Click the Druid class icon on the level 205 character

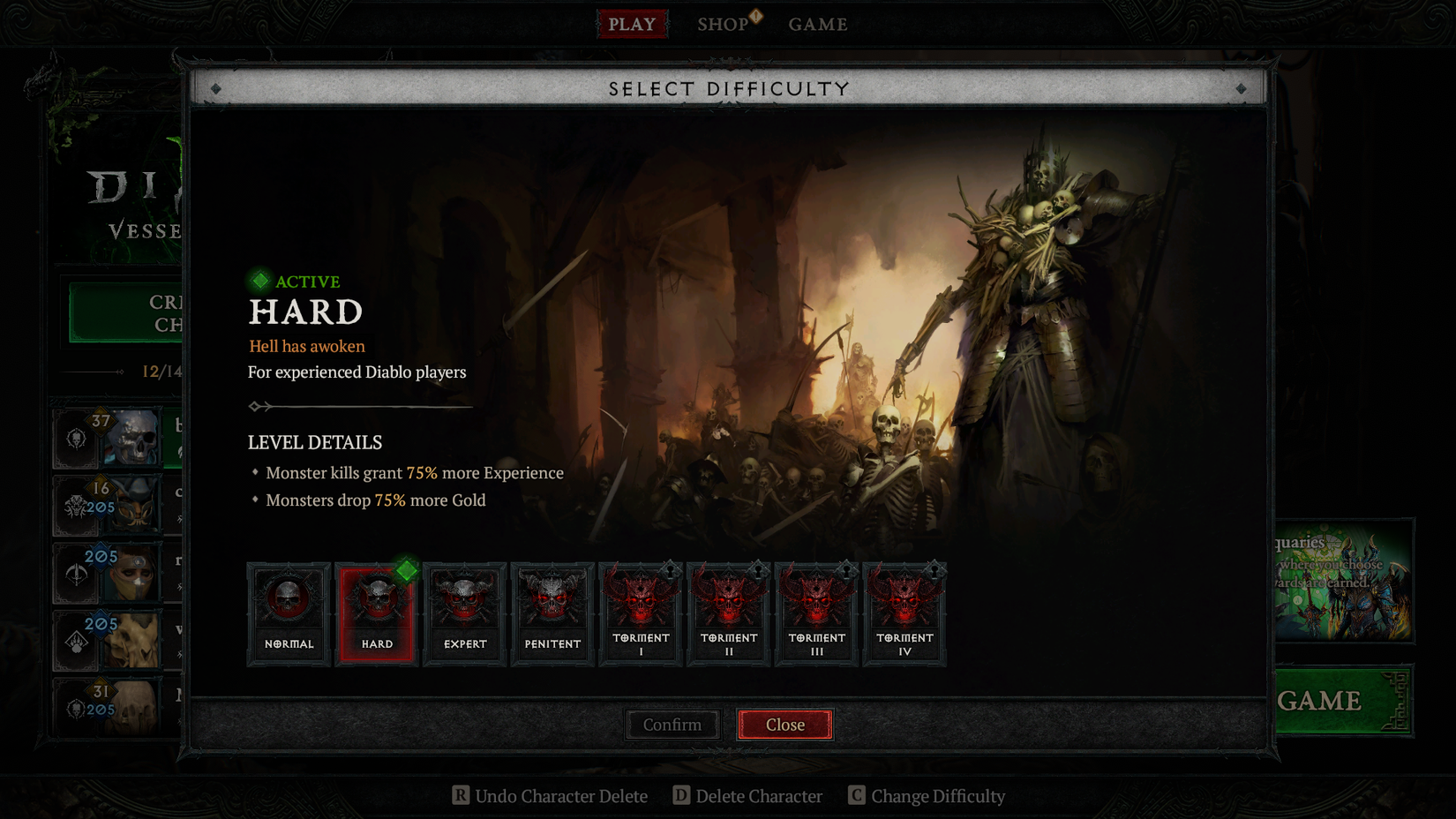click(76, 641)
